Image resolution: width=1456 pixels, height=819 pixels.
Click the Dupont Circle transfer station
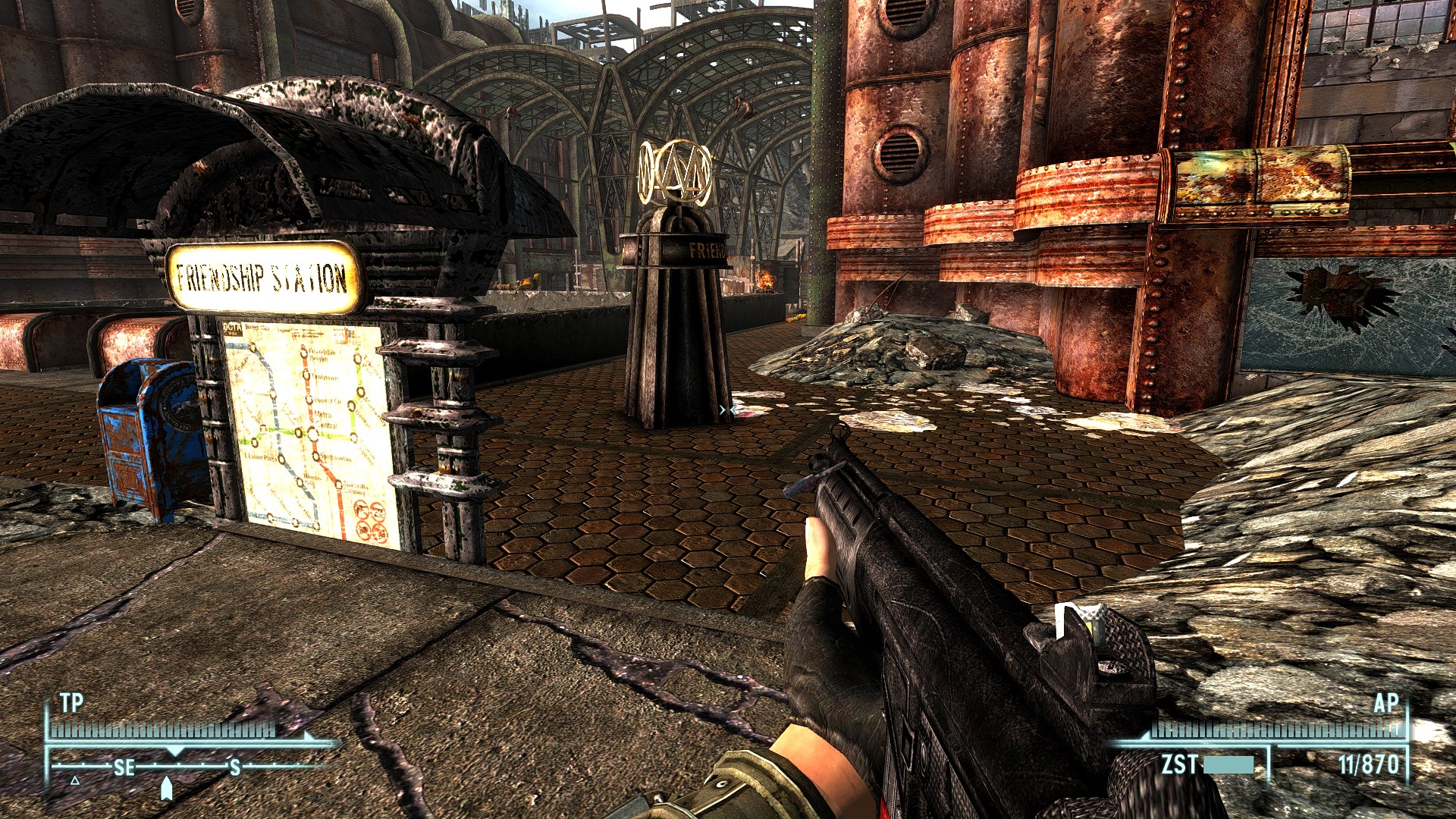(309, 400)
